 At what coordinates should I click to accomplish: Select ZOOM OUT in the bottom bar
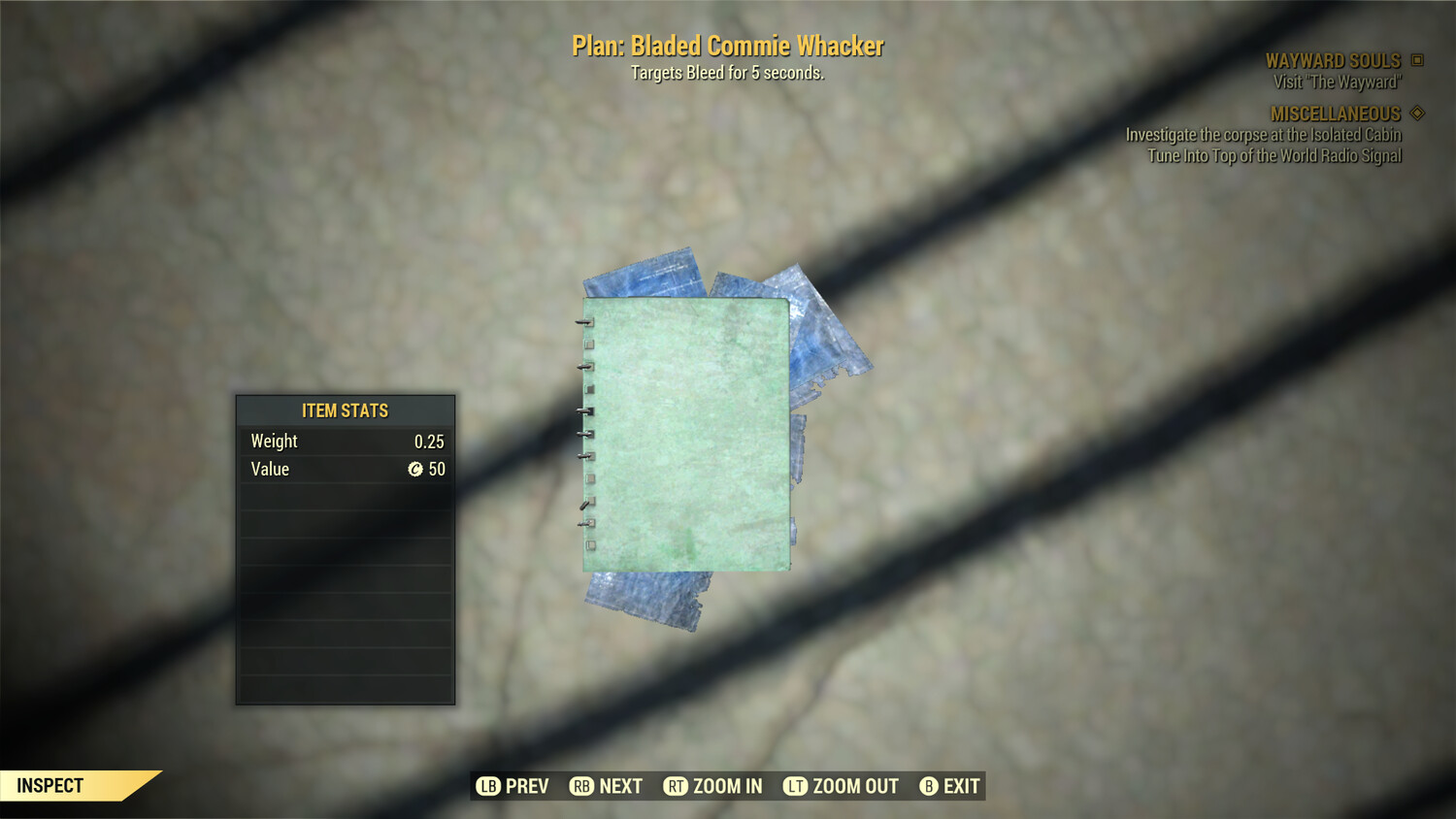[842, 786]
